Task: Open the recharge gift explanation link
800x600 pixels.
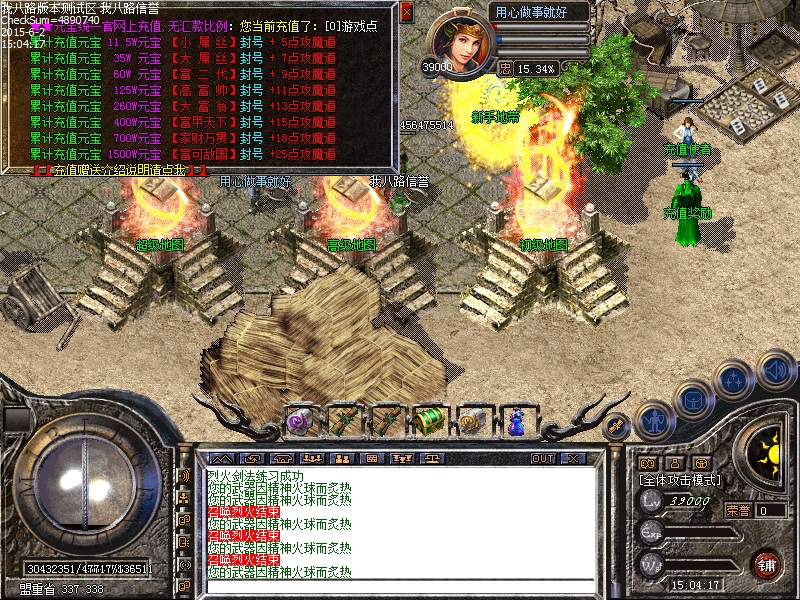Action: coord(110,170)
